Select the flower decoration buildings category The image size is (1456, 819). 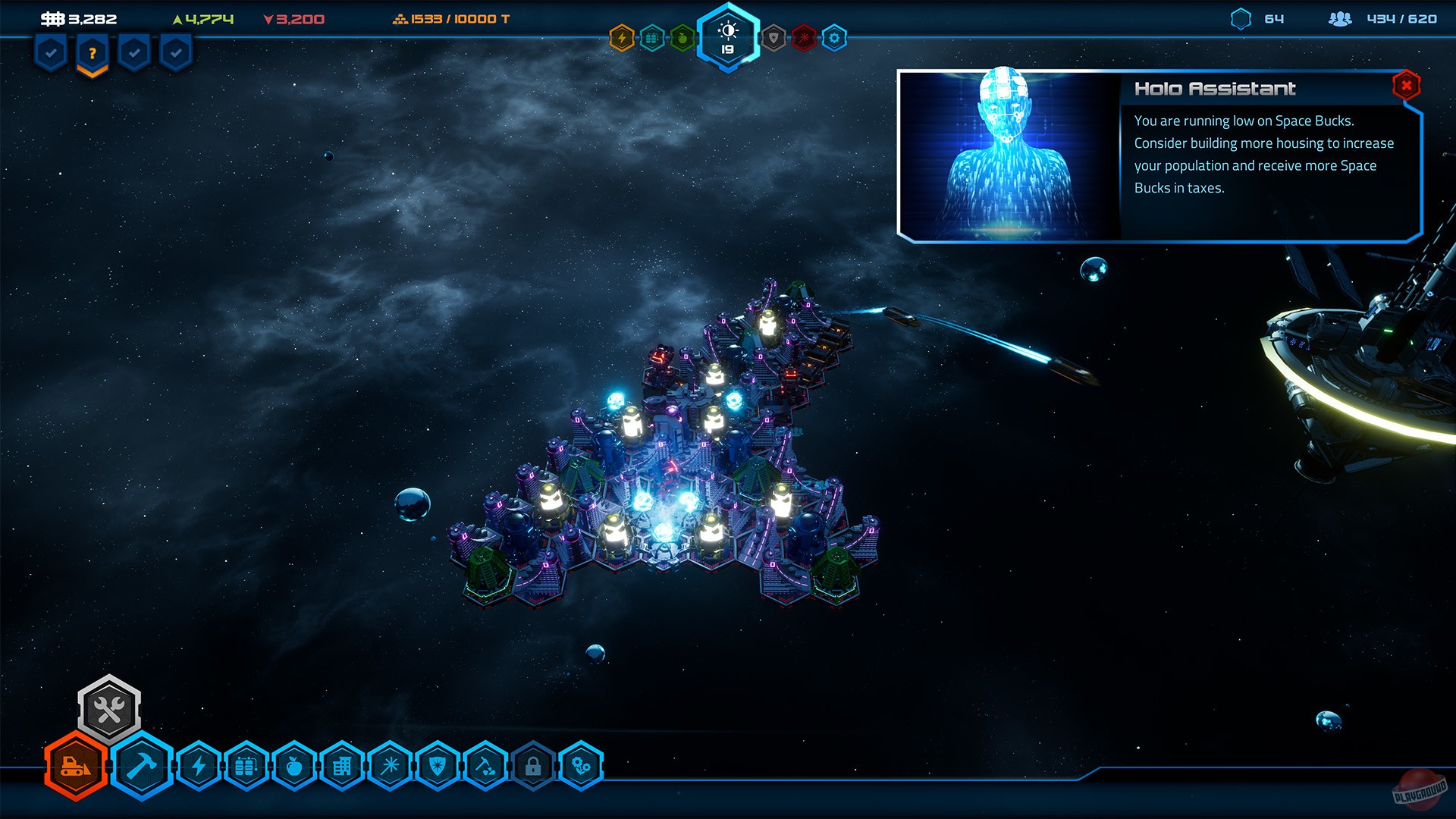[x=582, y=766]
